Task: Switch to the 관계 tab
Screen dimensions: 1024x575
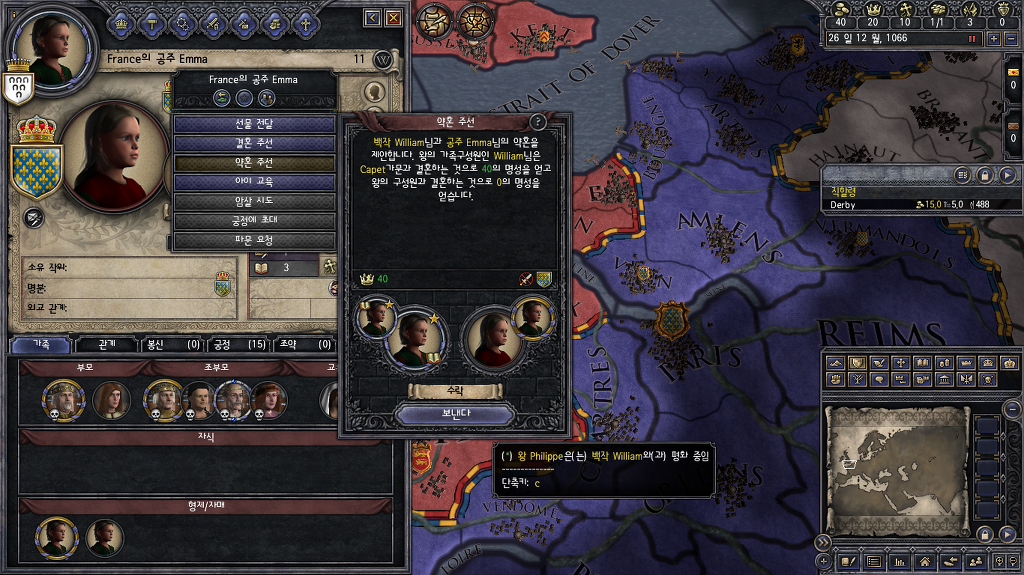Action: [x=107, y=345]
